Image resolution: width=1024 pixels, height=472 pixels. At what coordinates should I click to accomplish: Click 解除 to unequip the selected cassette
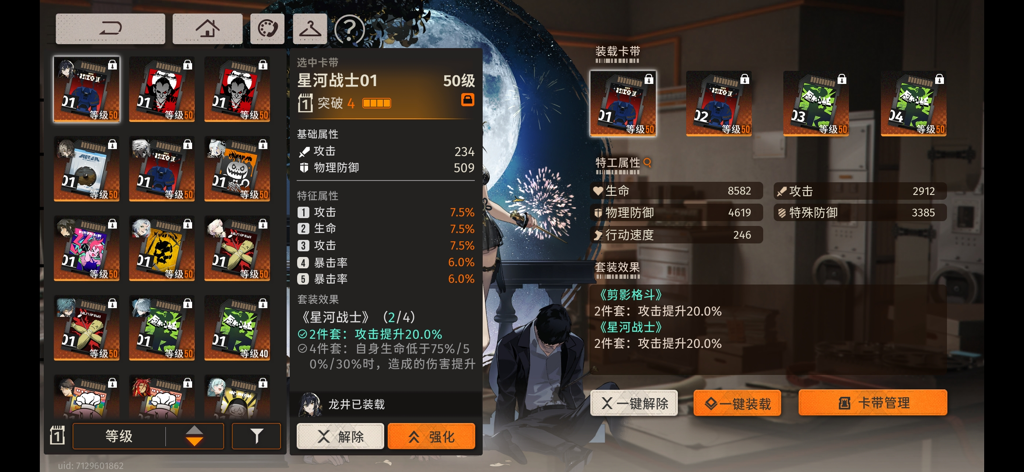pos(340,436)
